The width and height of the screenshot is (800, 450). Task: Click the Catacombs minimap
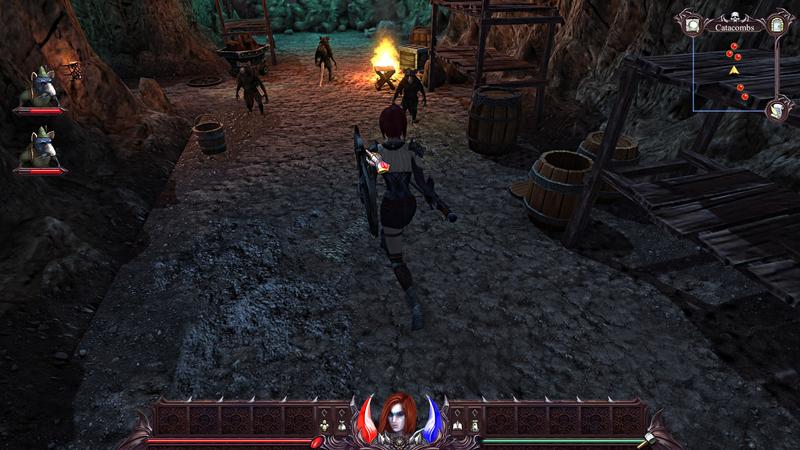733,70
